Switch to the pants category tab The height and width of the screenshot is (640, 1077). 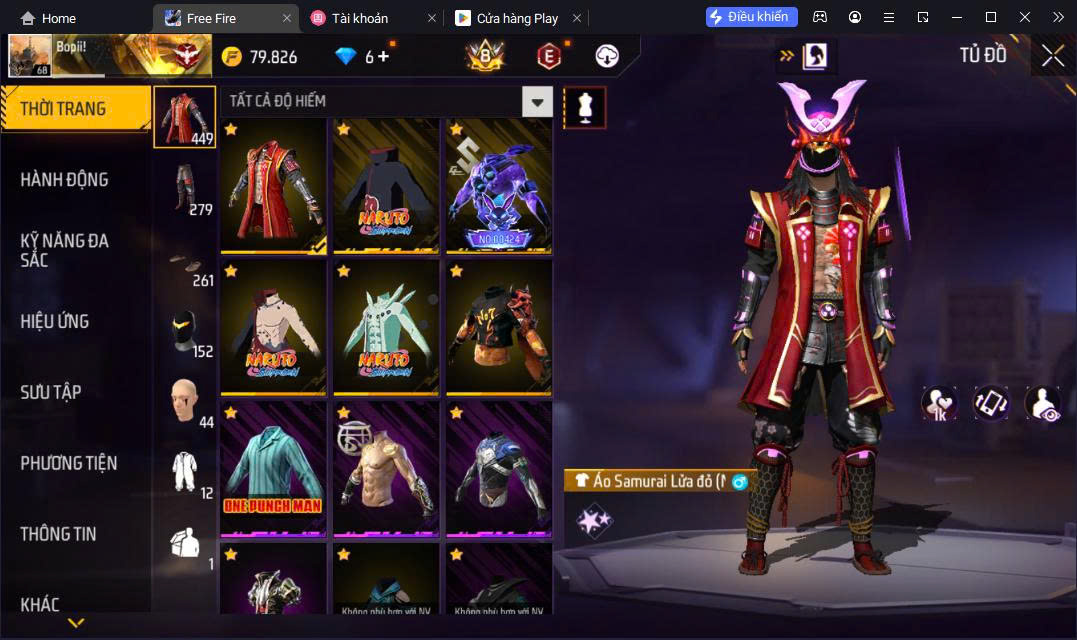[x=185, y=188]
